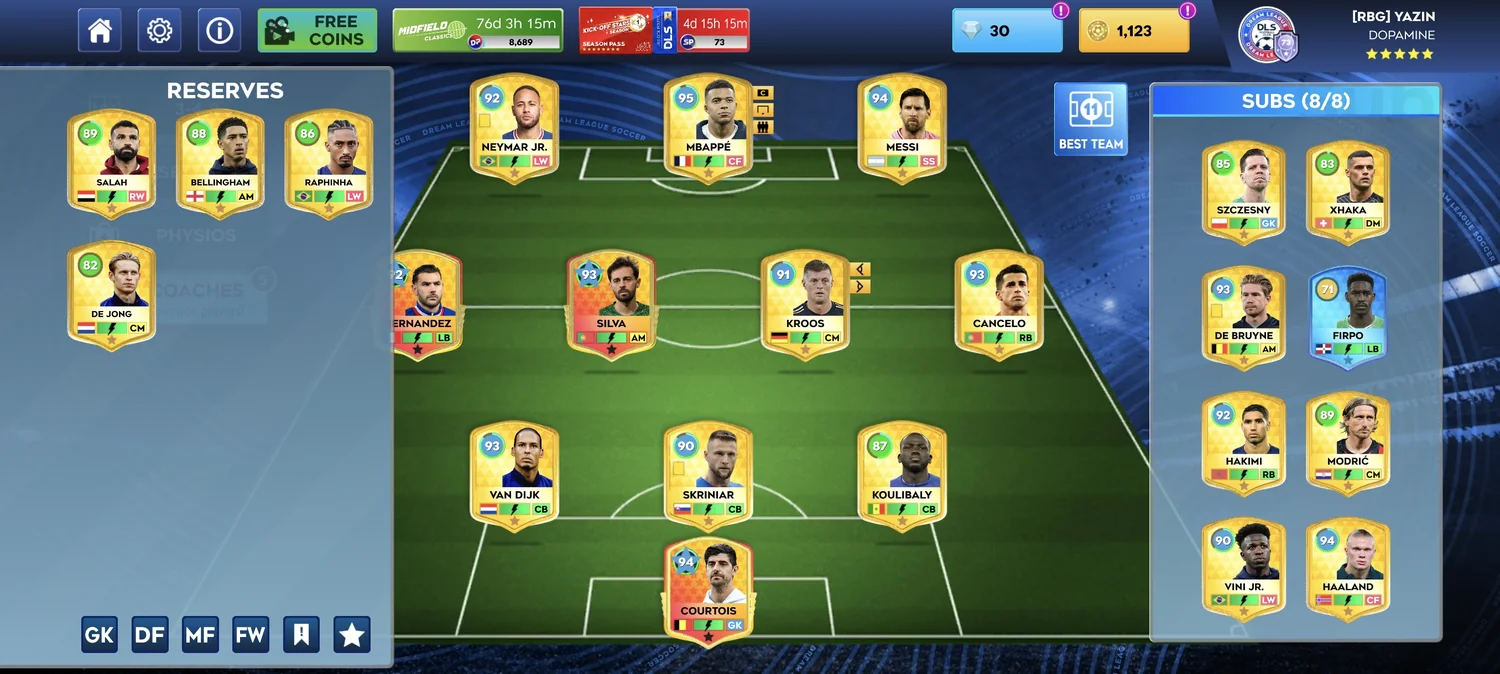Select the star filter icon

tap(352, 634)
